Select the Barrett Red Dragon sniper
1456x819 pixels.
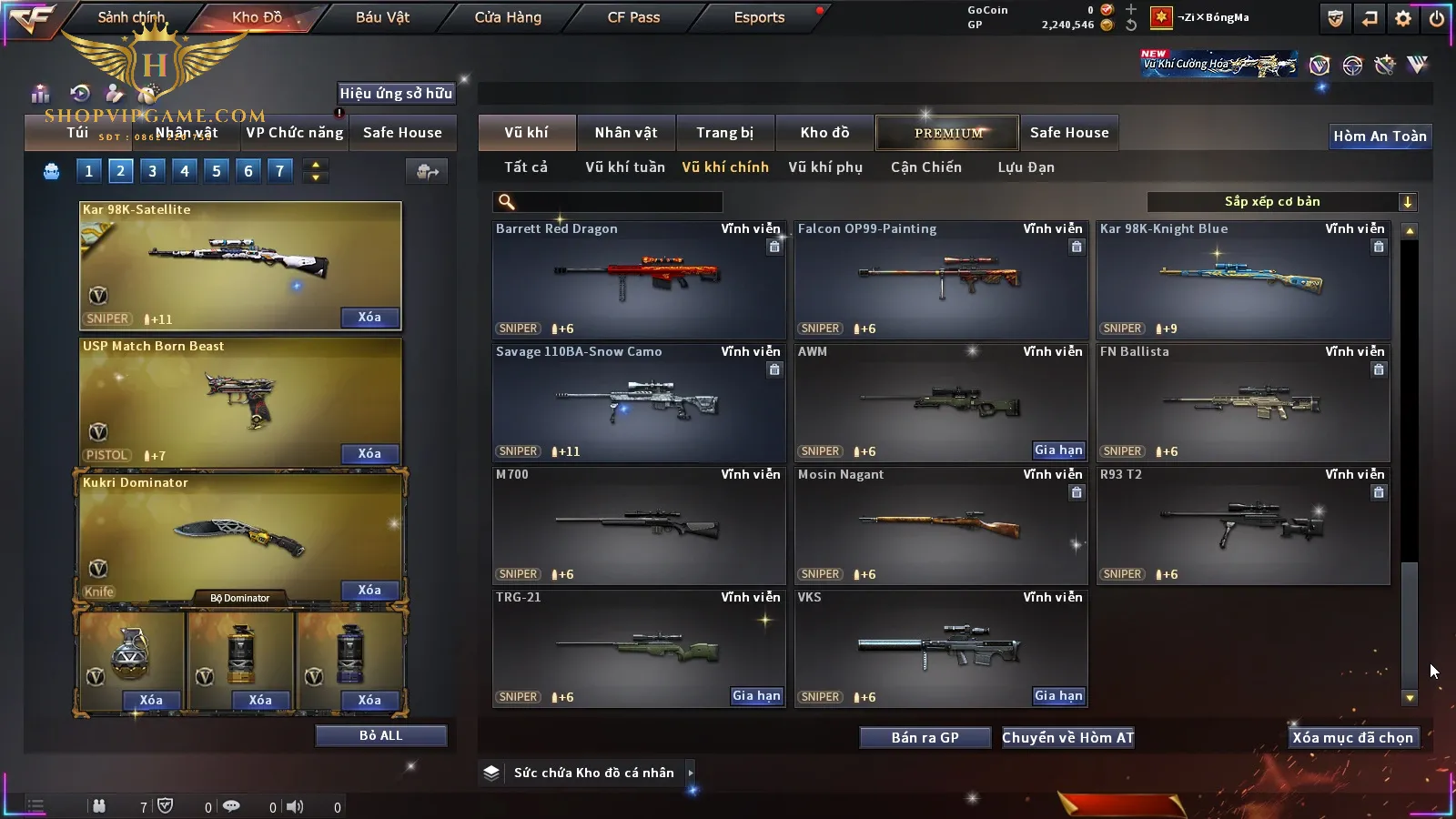coord(638,278)
